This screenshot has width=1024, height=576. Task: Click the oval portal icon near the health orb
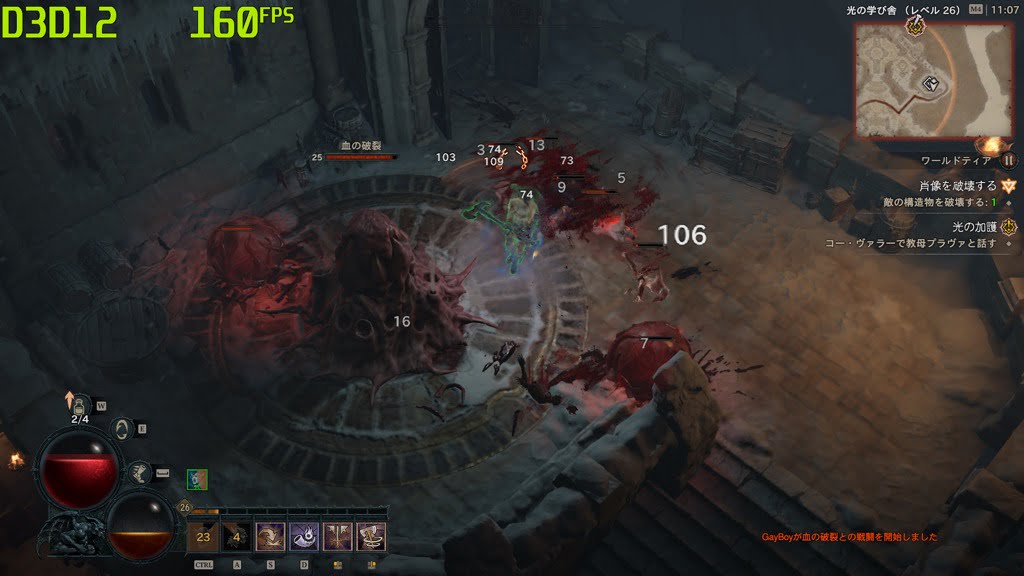coord(123,430)
